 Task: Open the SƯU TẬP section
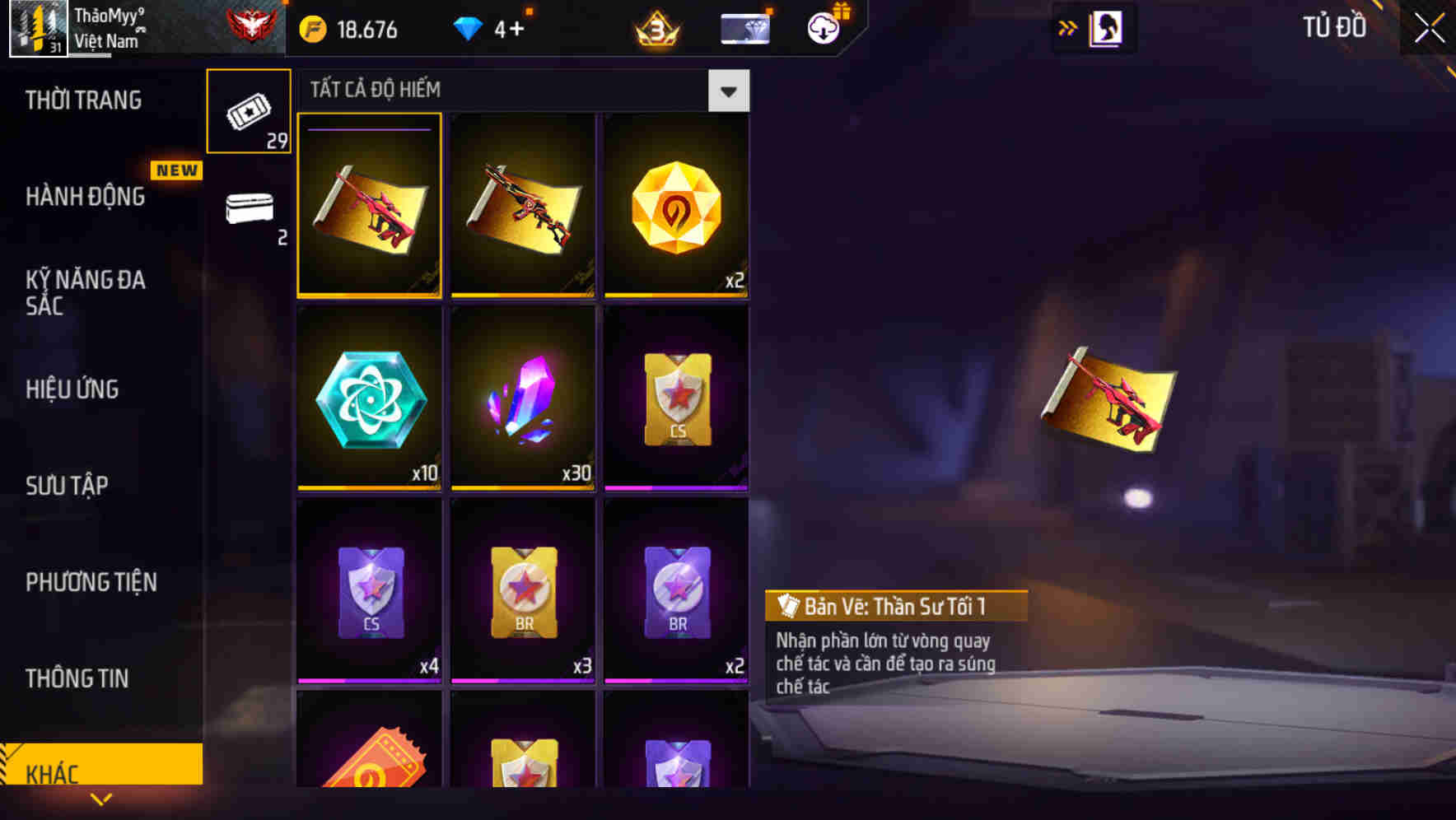68,486
